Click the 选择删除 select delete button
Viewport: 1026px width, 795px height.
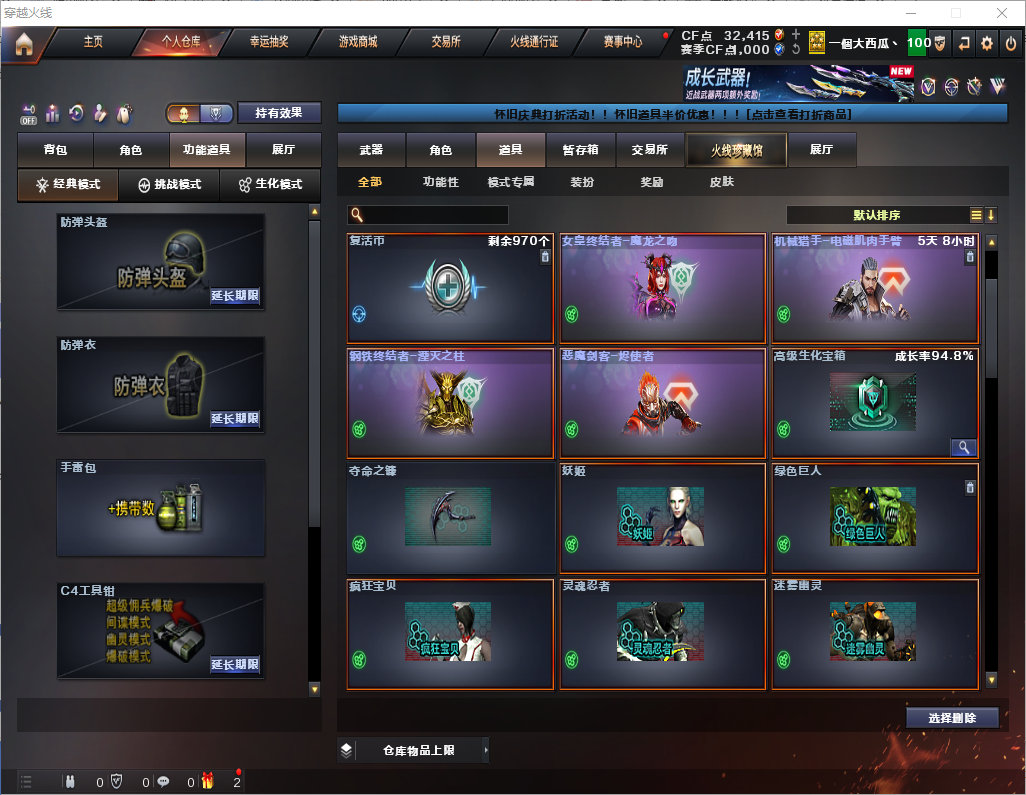point(952,718)
